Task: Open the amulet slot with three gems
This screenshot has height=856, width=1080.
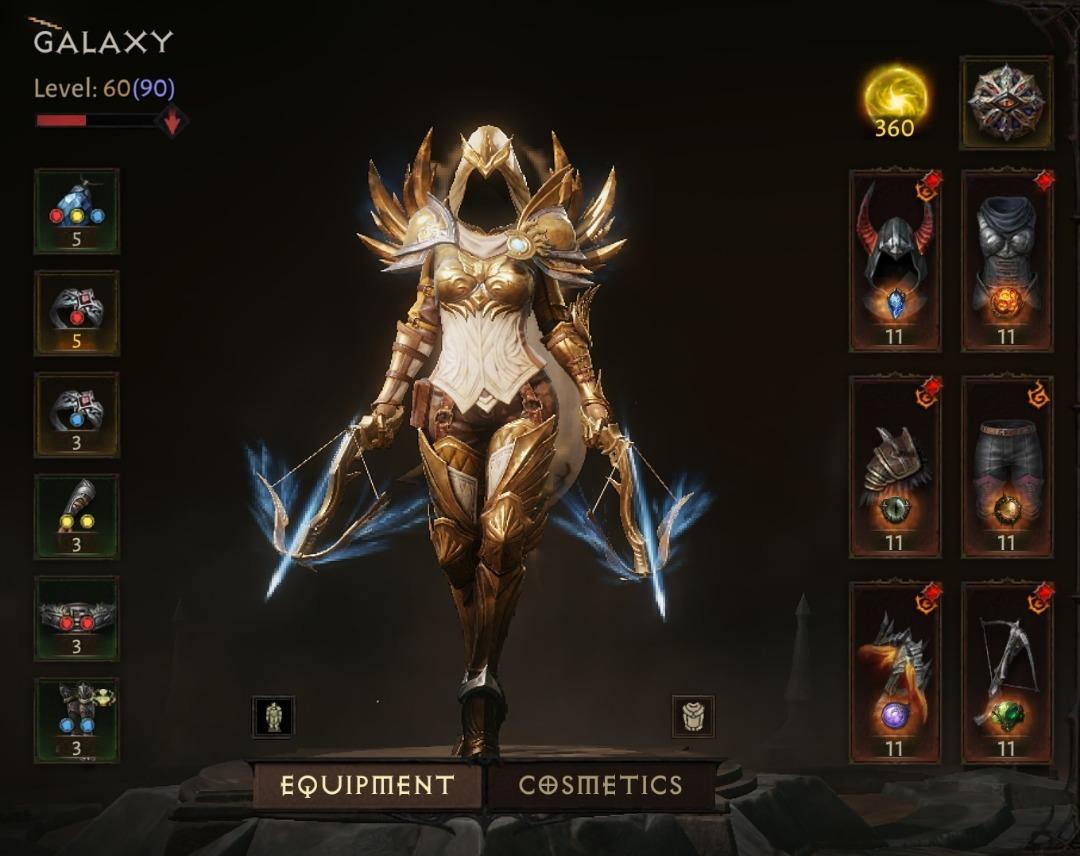Action: point(77,211)
